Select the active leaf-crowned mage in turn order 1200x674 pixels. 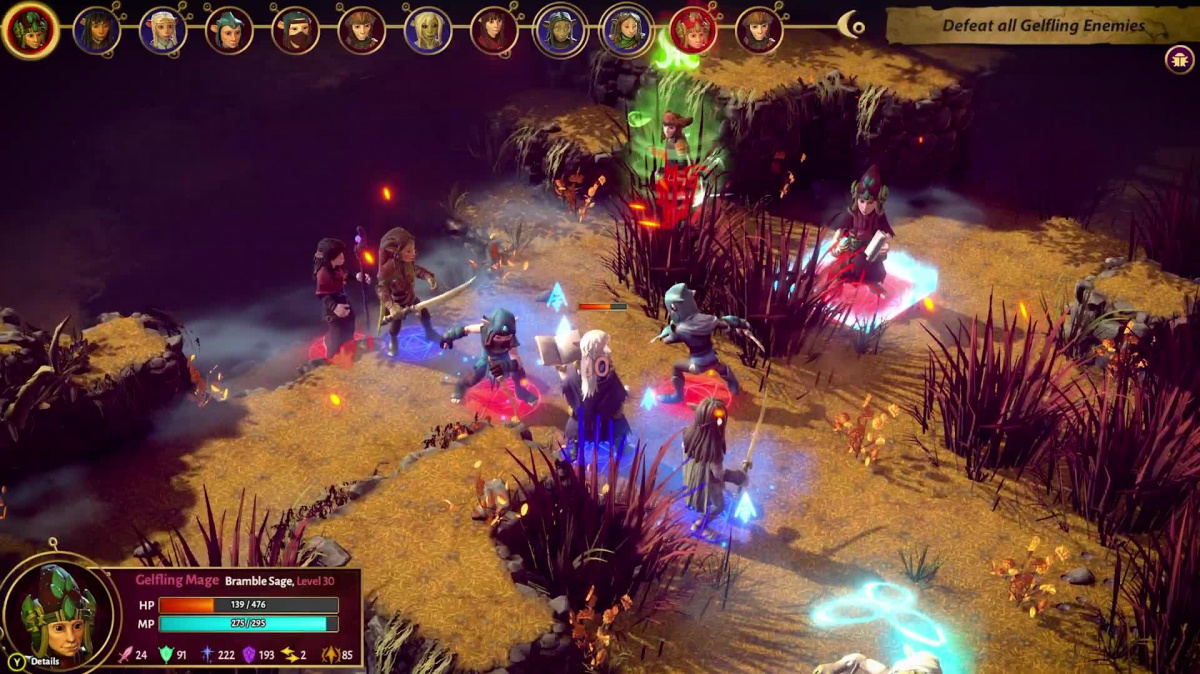(30, 30)
